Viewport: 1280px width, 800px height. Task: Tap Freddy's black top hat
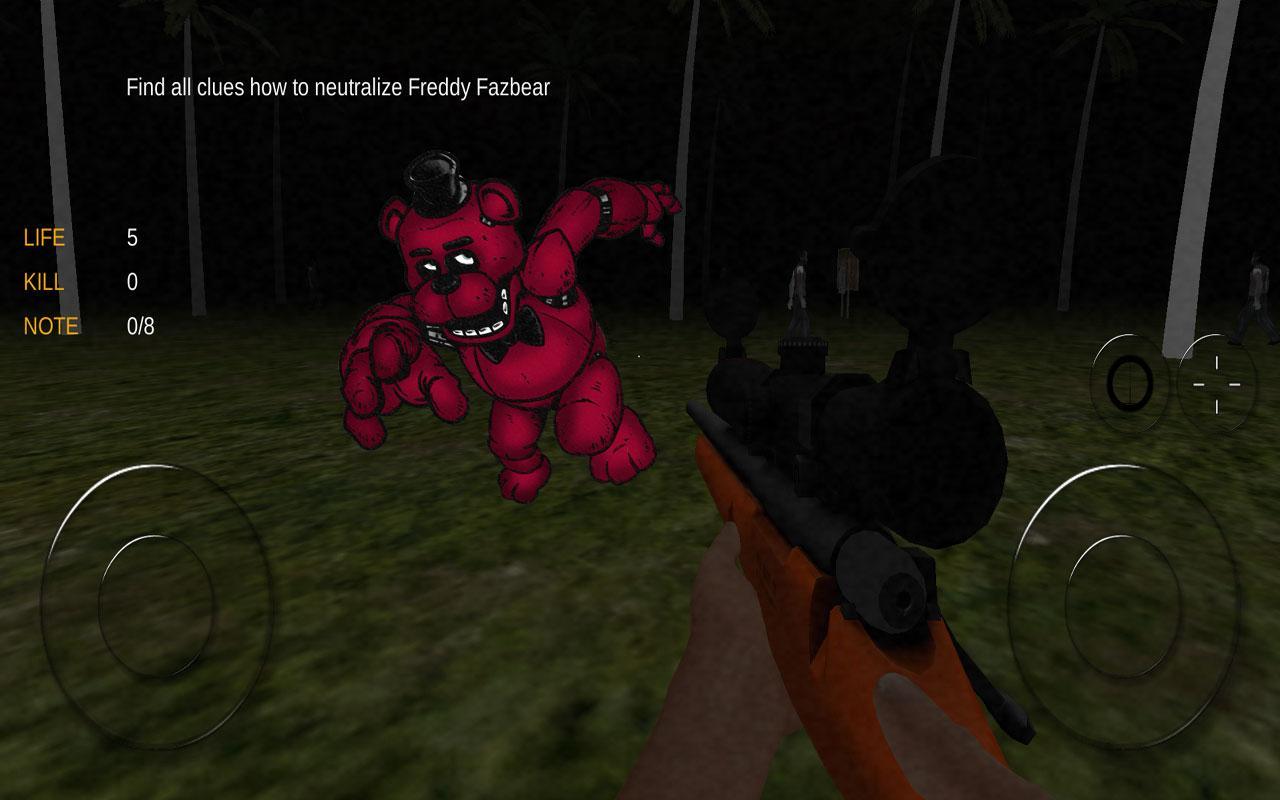coord(433,180)
